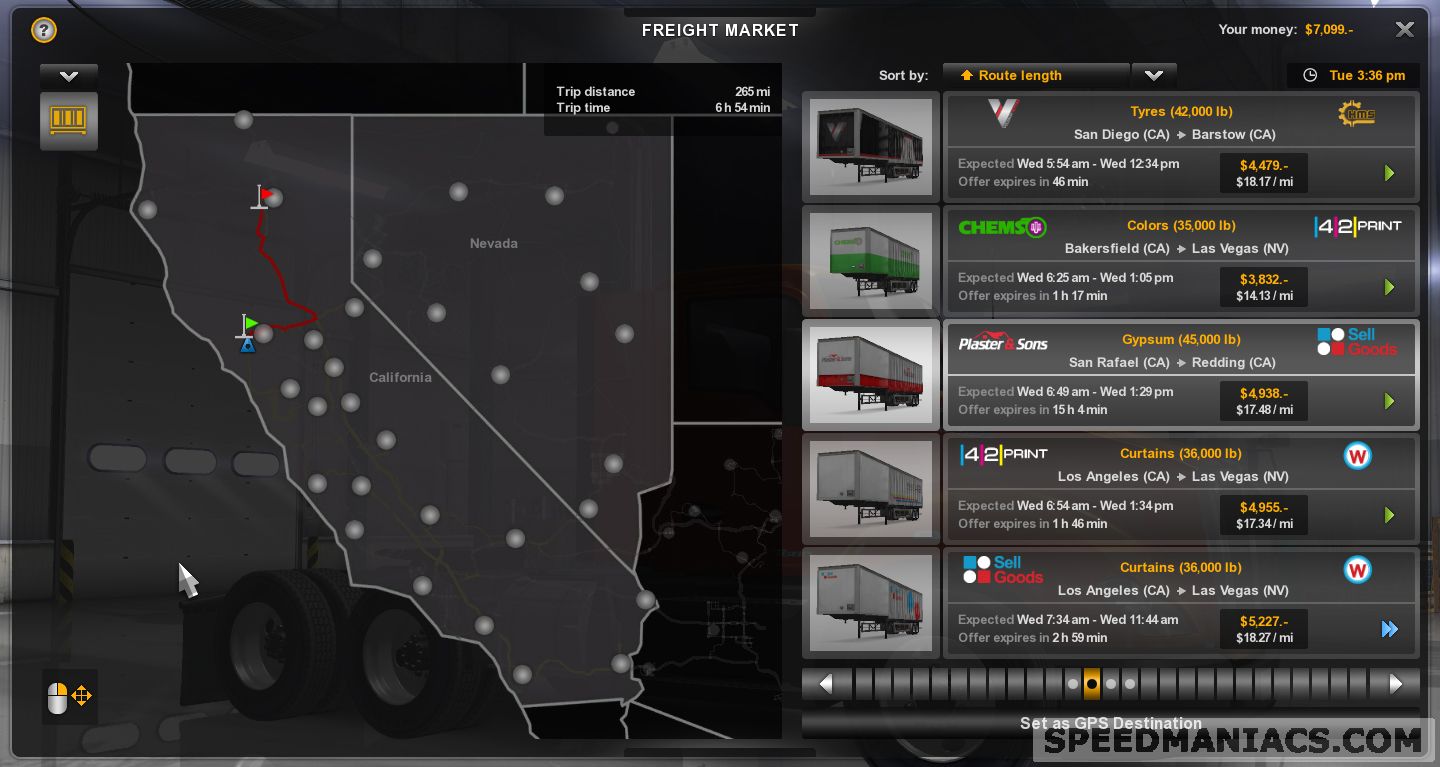Open the help question mark icon
This screenshot has height=767, width=1440.
pyautogui.click(x=43, y=30)
